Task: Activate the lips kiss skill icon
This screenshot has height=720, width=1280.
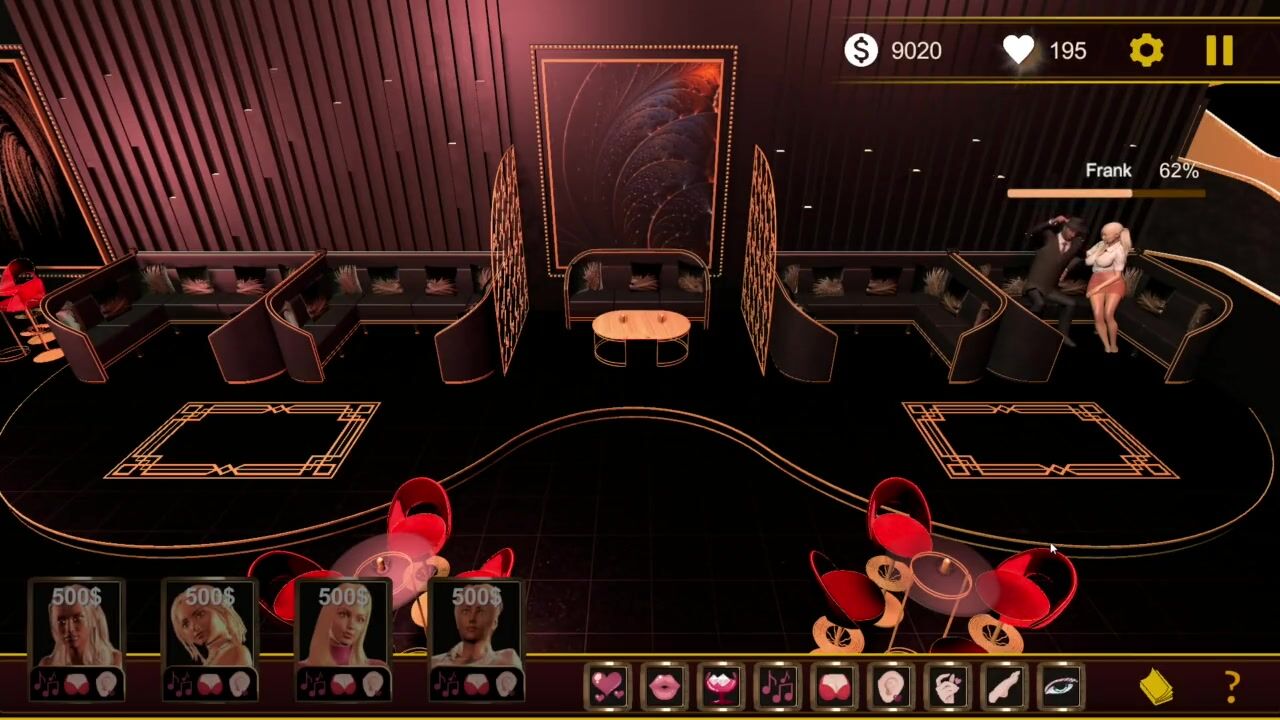Action: click(x=665, y=687)
